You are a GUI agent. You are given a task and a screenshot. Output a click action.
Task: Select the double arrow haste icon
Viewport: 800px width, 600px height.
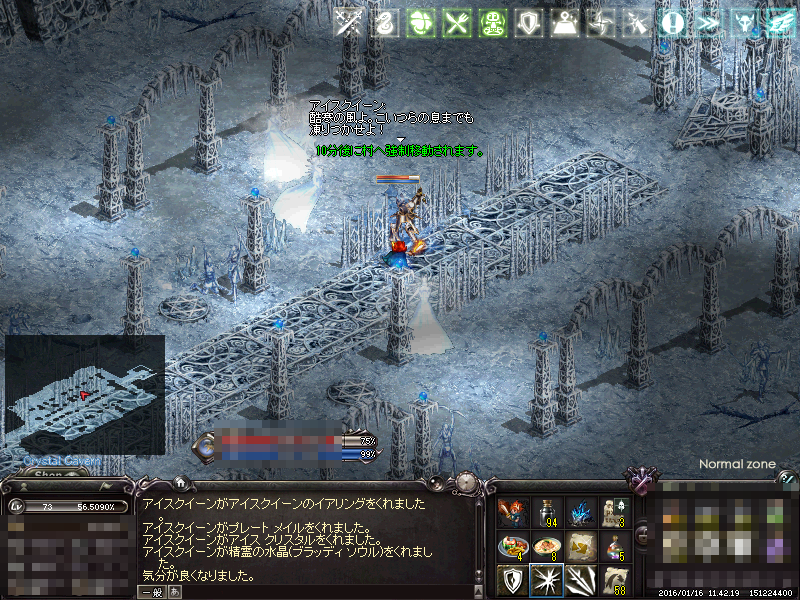click(708, 23)
